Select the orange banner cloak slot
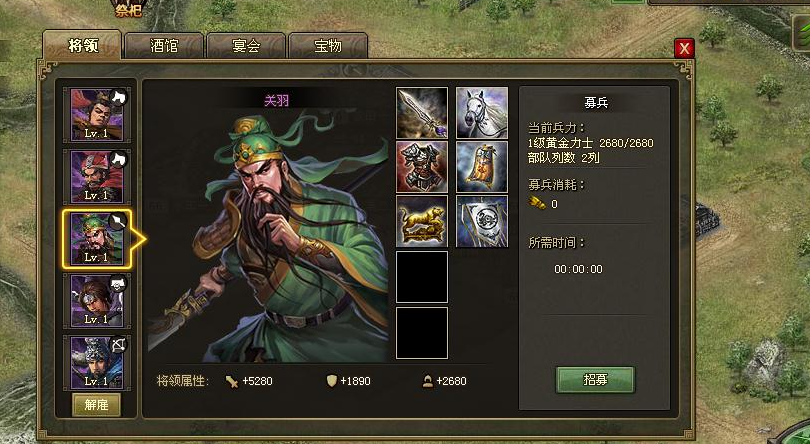This screenshot has width=810, height=444. pos(482,167)
